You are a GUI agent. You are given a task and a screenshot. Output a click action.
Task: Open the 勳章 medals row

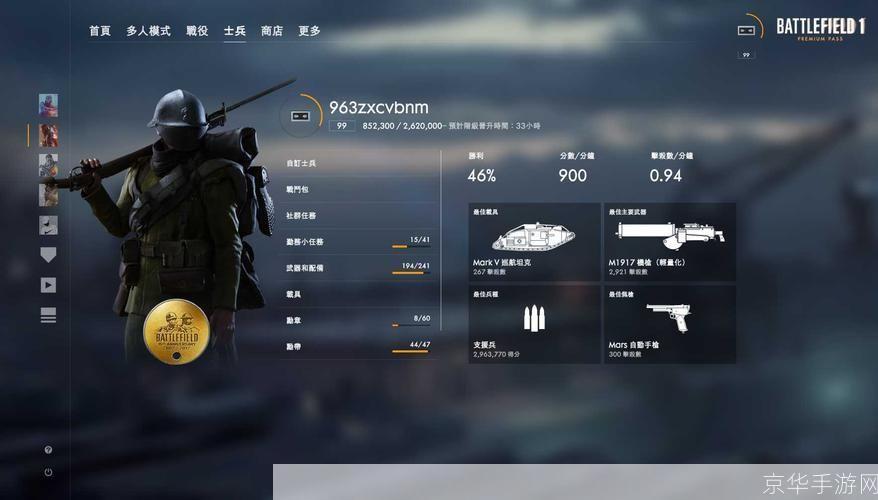tap(360, 320)
